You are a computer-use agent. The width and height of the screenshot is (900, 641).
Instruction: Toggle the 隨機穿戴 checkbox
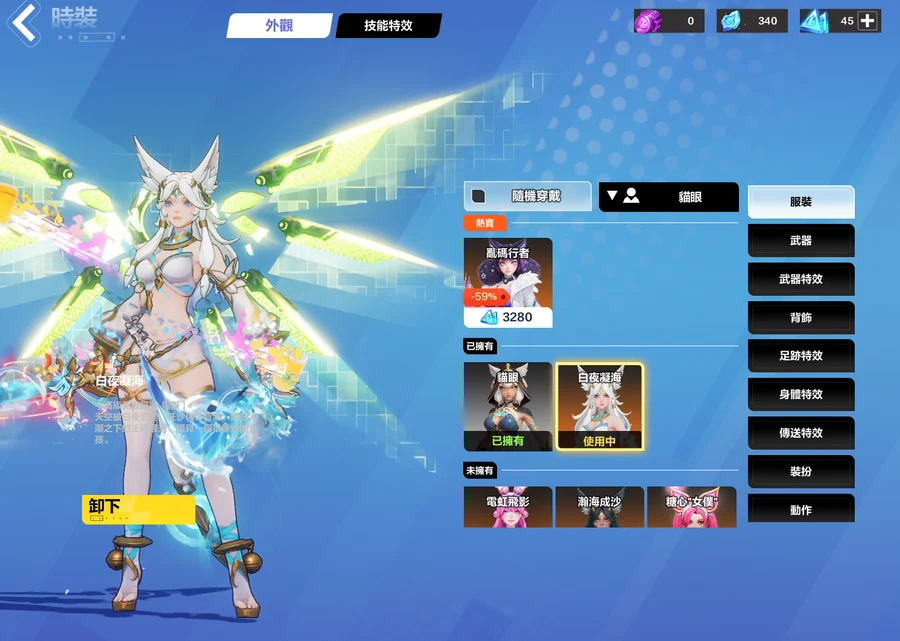(x=479, y=196)
